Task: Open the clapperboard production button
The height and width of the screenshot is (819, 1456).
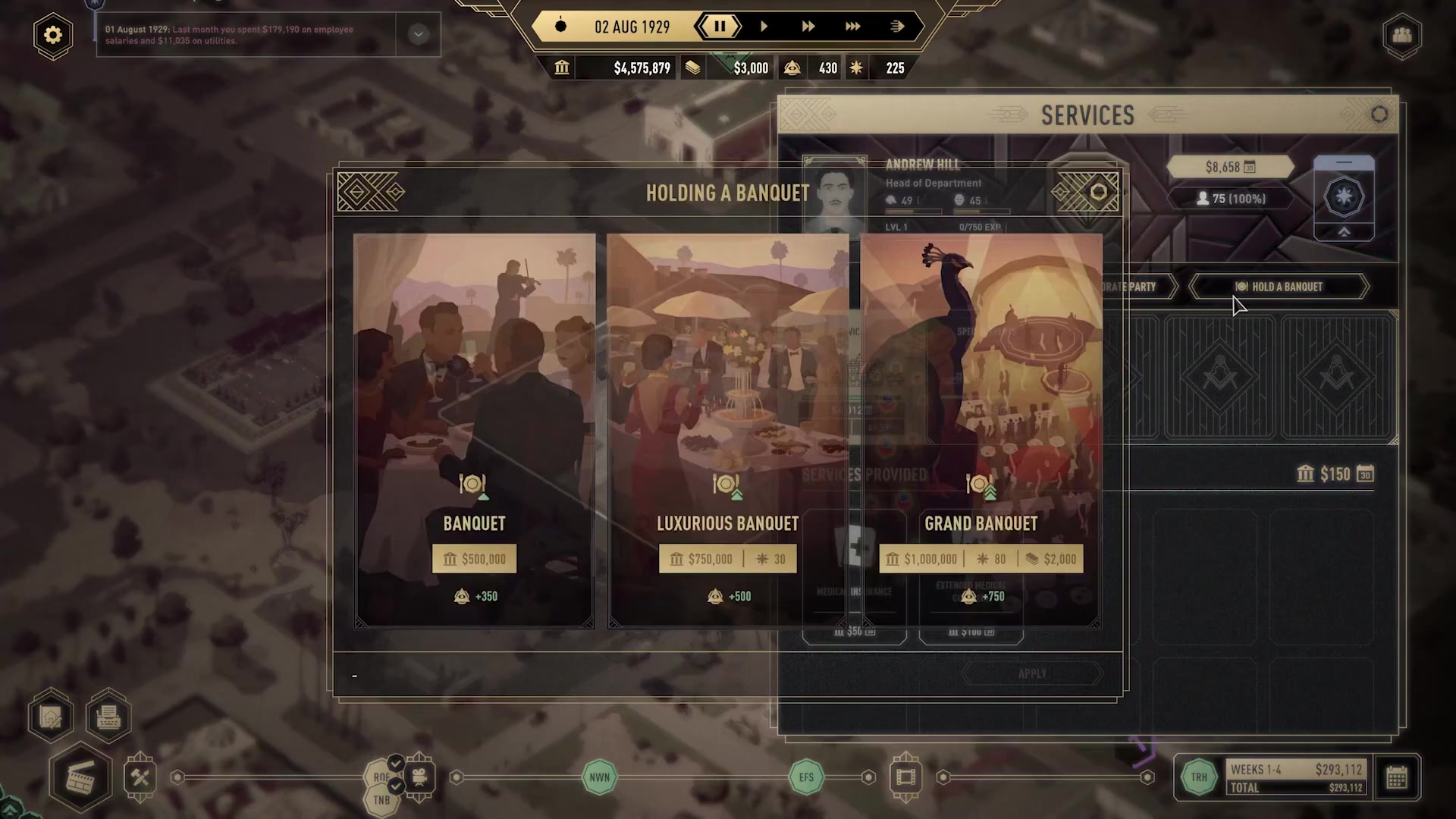Action: (80, 778)
